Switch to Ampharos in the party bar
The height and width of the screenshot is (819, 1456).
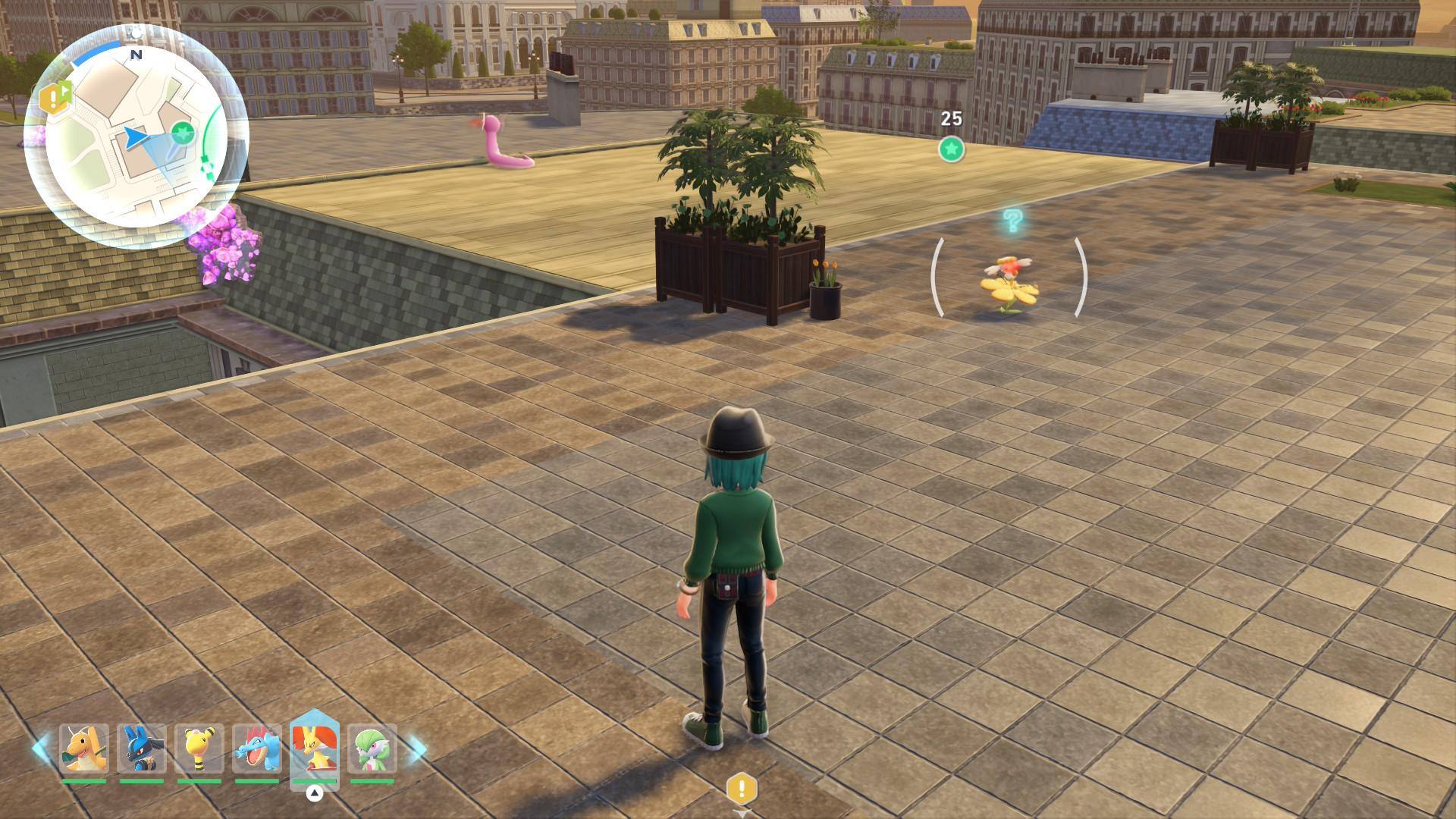199,748
